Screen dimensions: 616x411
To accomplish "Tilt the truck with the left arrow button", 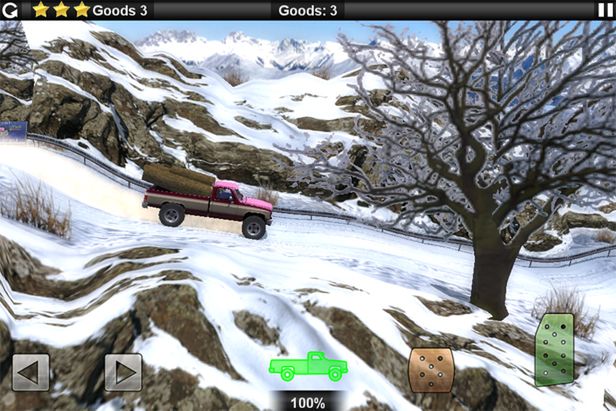I will pyautogui.click(x=30, y=372).
